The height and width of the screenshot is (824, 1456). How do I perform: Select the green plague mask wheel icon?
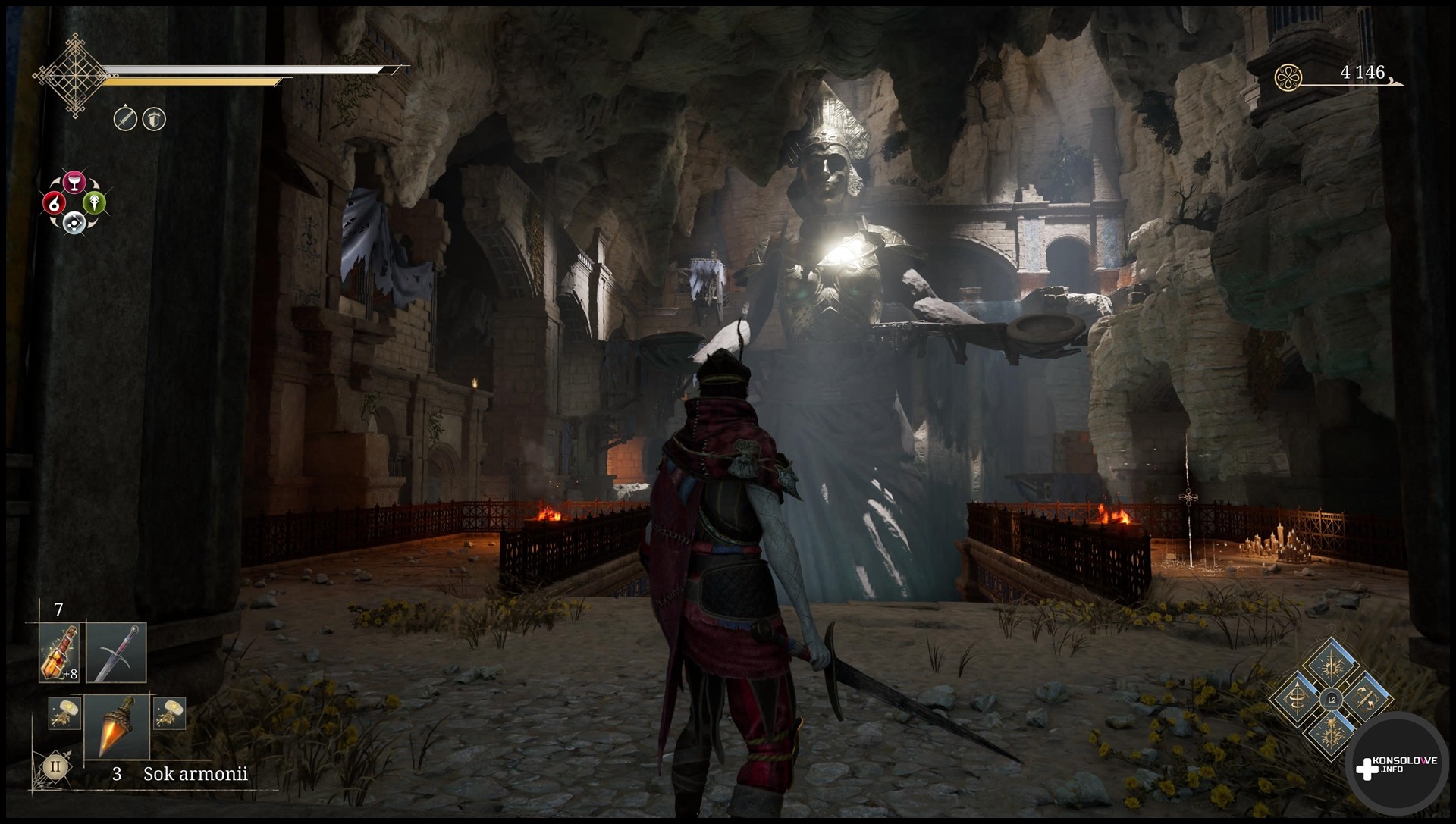click(94, 202)
